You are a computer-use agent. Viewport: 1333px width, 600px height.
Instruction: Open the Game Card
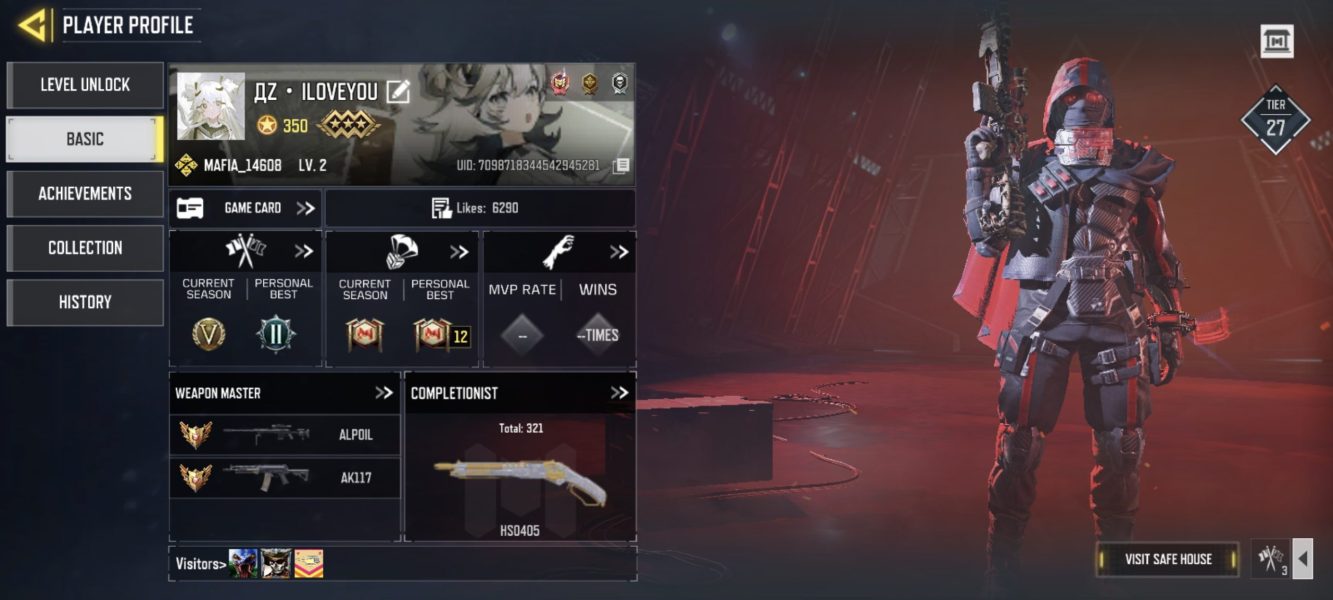click(x=246, y=208)
